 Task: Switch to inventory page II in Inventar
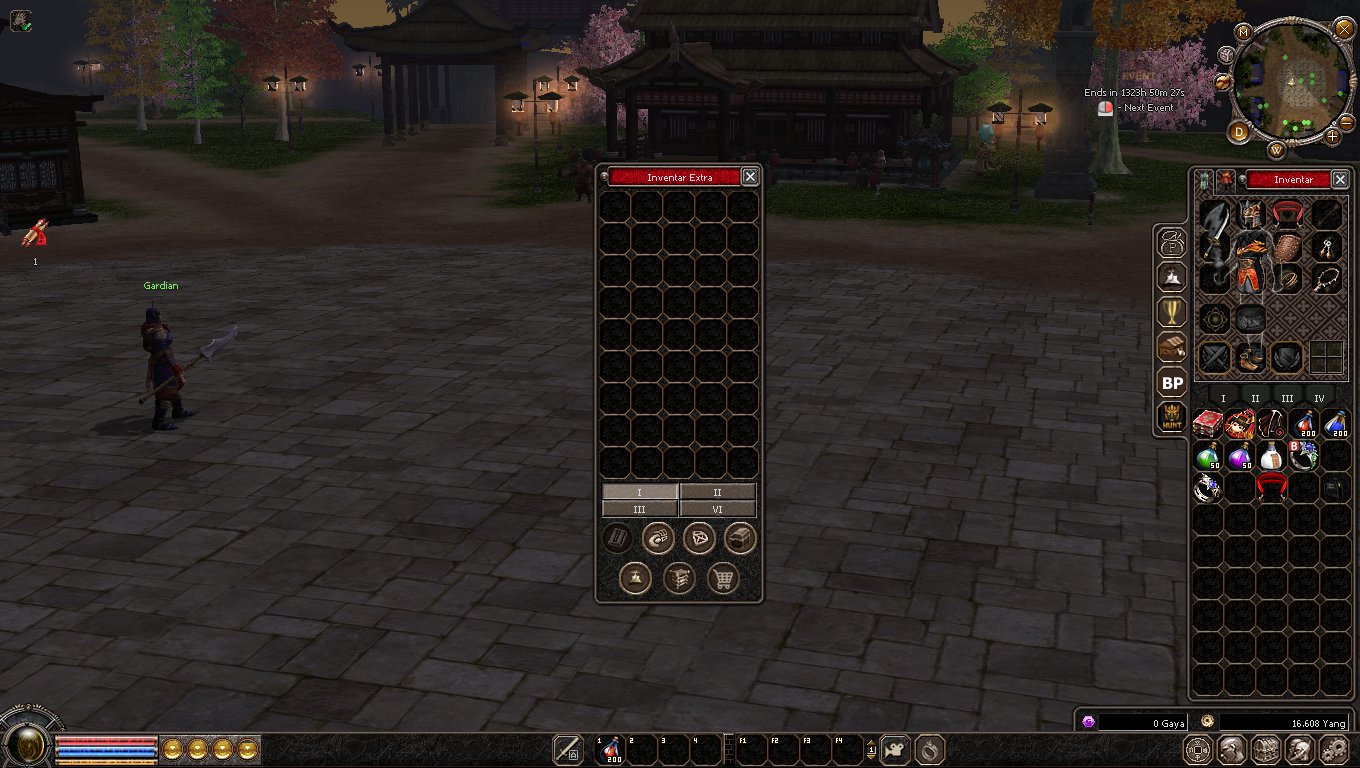pyautogui.click(x=1255, y=399)
